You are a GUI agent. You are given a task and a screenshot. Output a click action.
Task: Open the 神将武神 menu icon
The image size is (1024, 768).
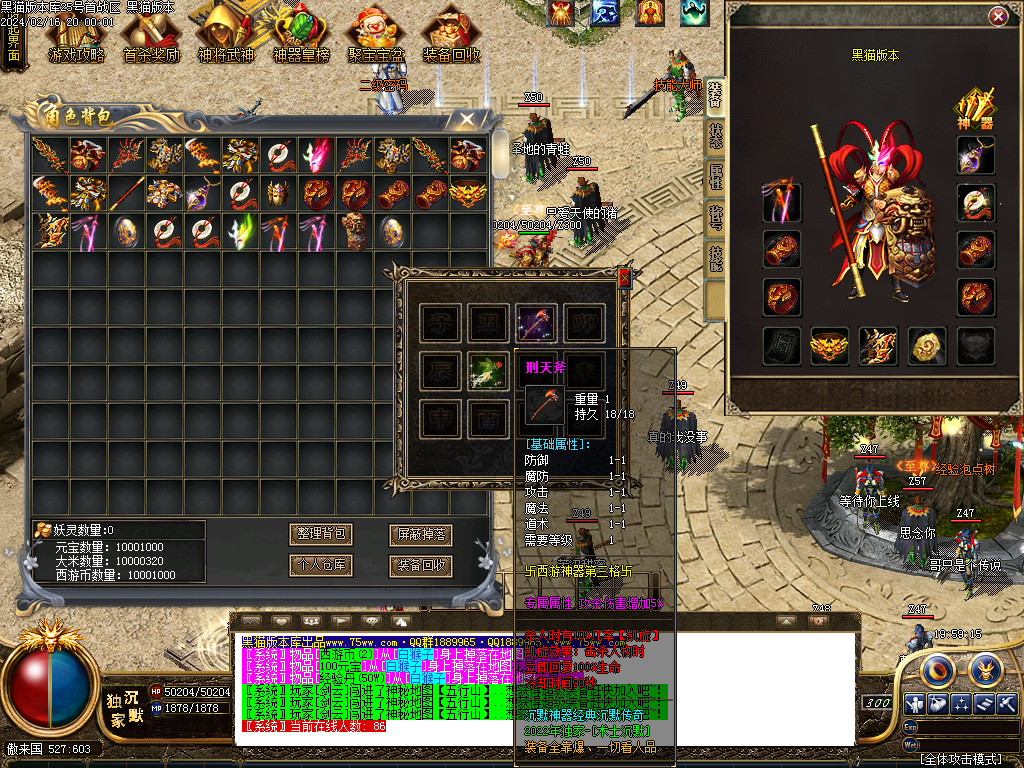(226, 34)
